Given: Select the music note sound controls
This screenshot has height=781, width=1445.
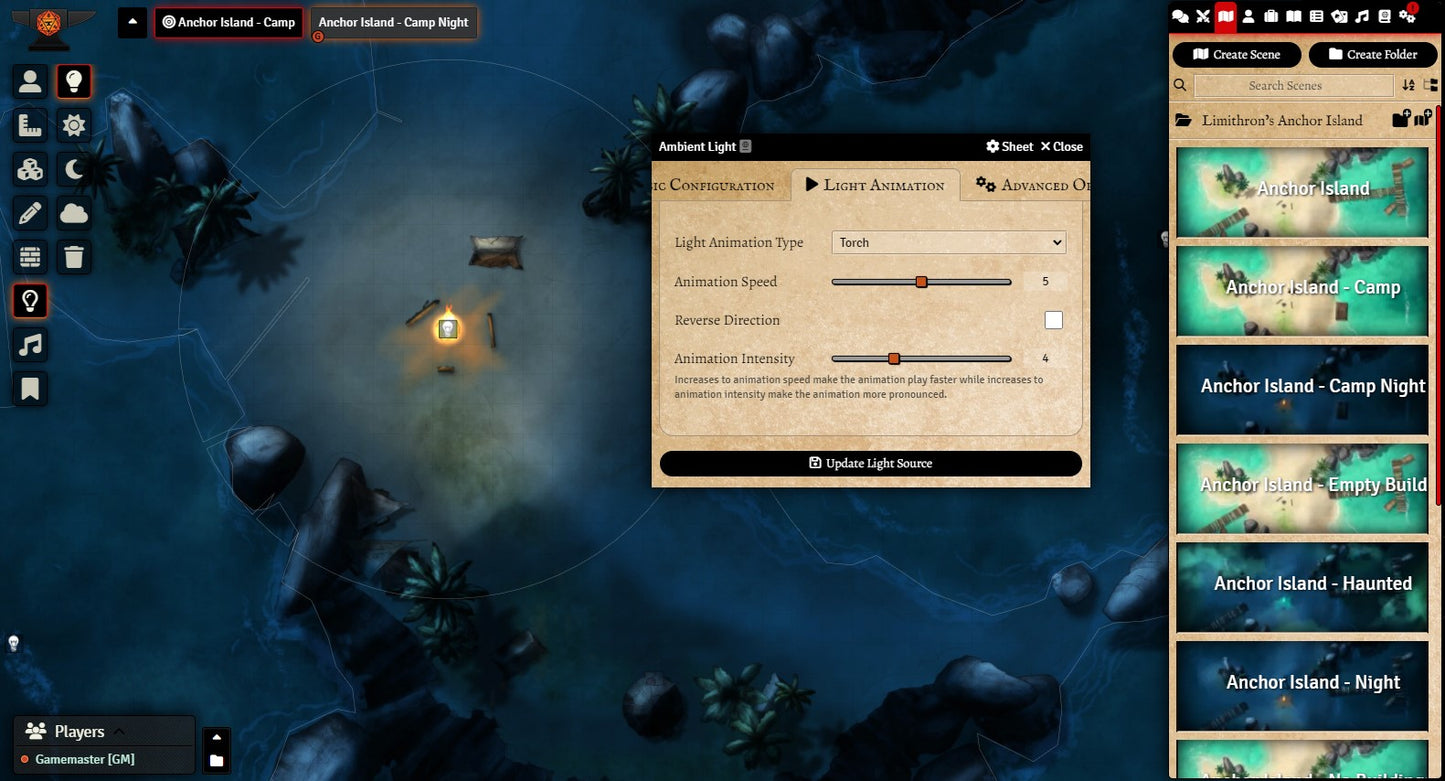Looking at the screenshot, I should 31,345.
